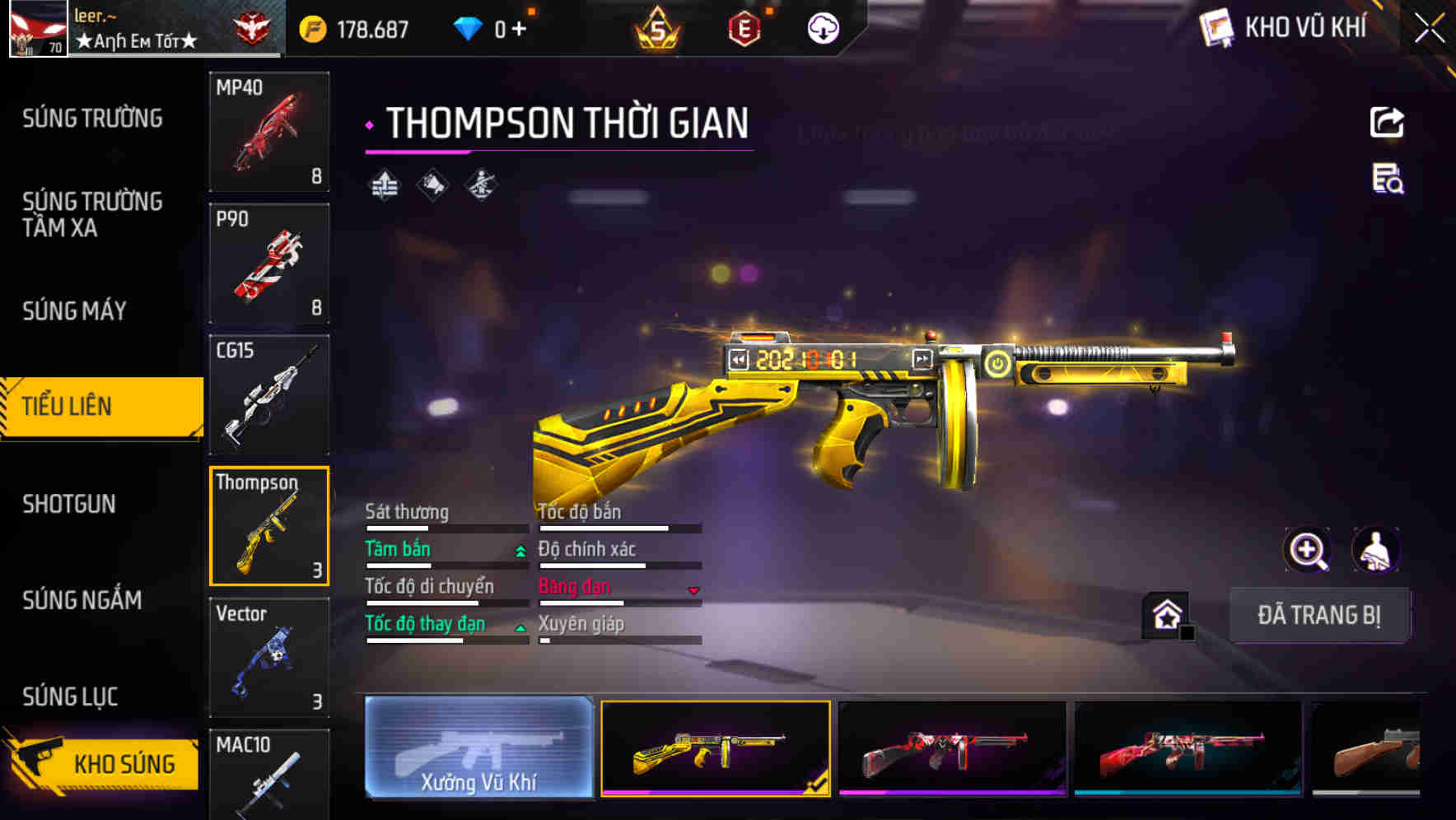Click the starred home collection icon
The height and width of the screenshot is (820, 1456).
[x=1165, y=613]
